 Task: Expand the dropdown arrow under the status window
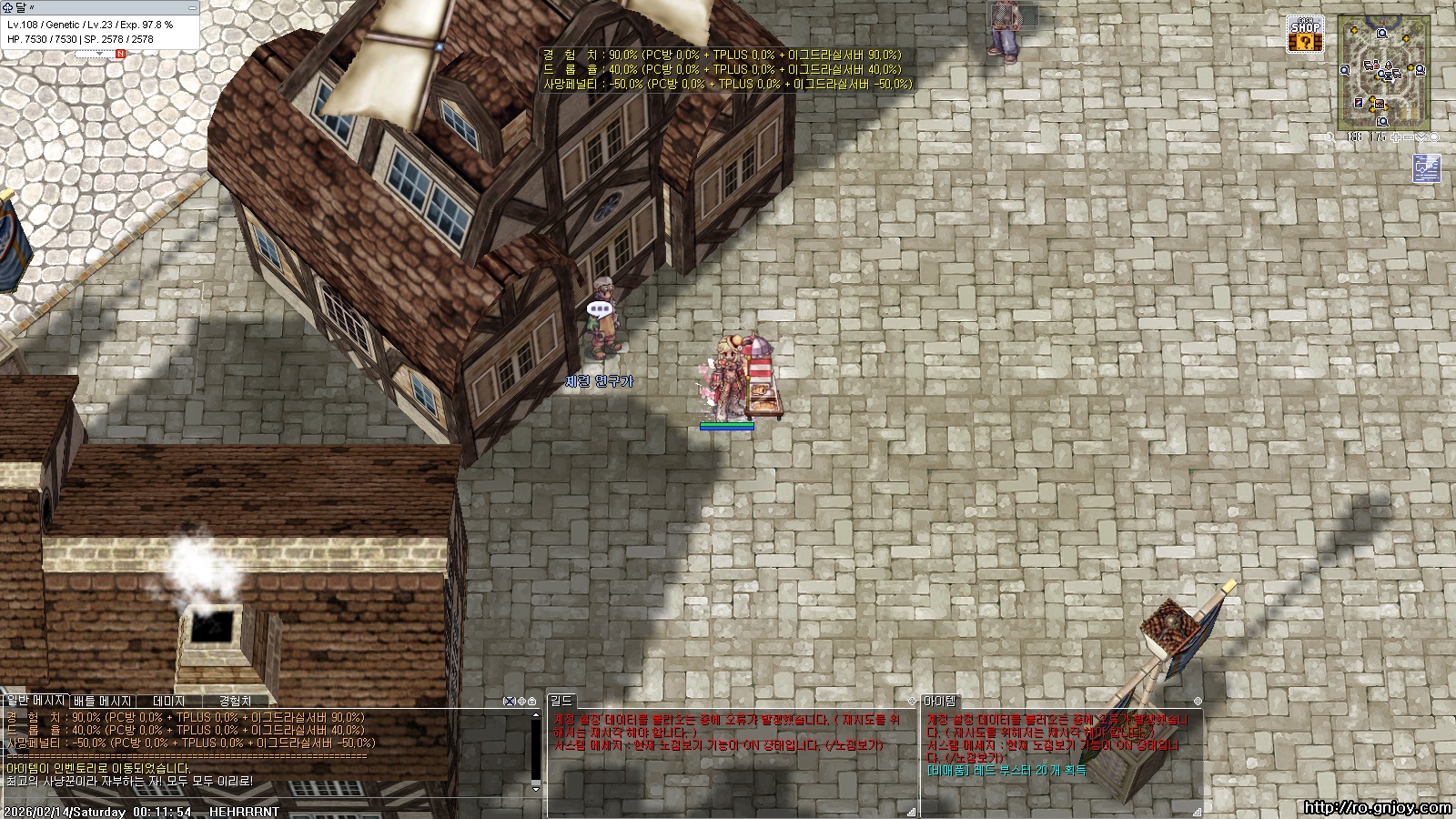[99, 54]
